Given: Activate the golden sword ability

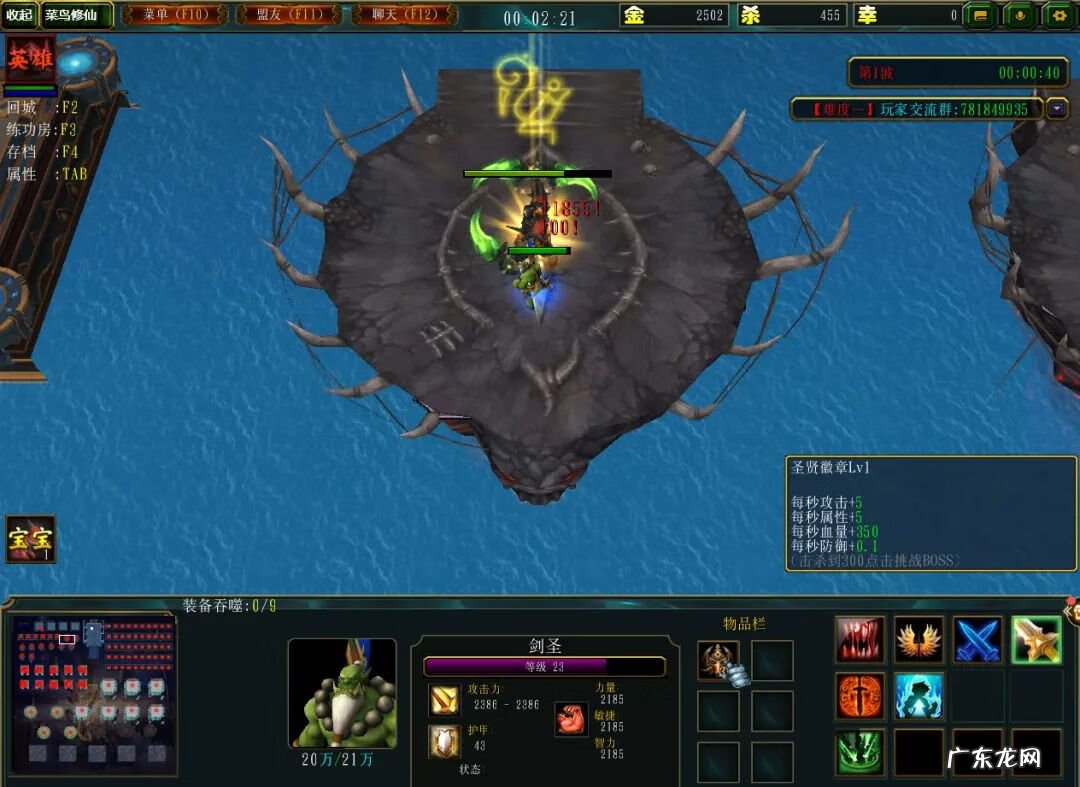Looking at the screenshot, I should tap(1036, 640).
